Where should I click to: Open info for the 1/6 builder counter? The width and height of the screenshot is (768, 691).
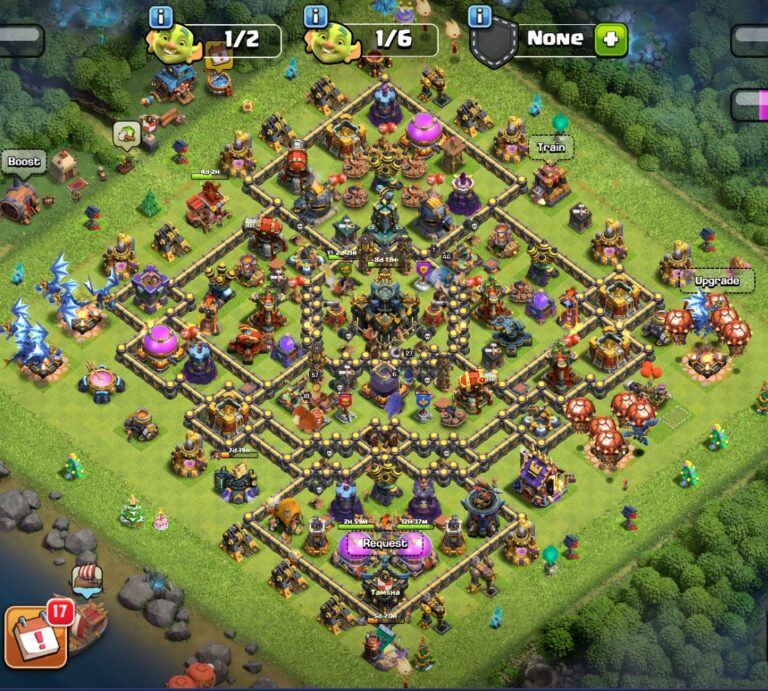317,17
